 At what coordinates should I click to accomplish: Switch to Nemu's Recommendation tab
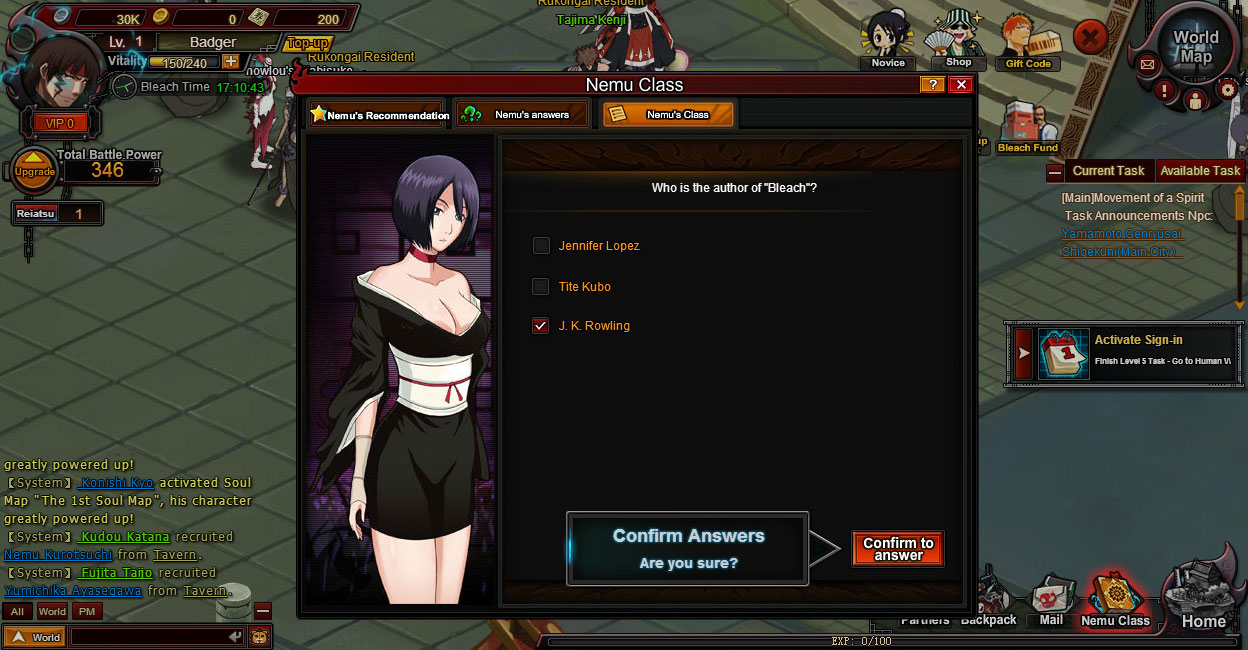[377, 115]
